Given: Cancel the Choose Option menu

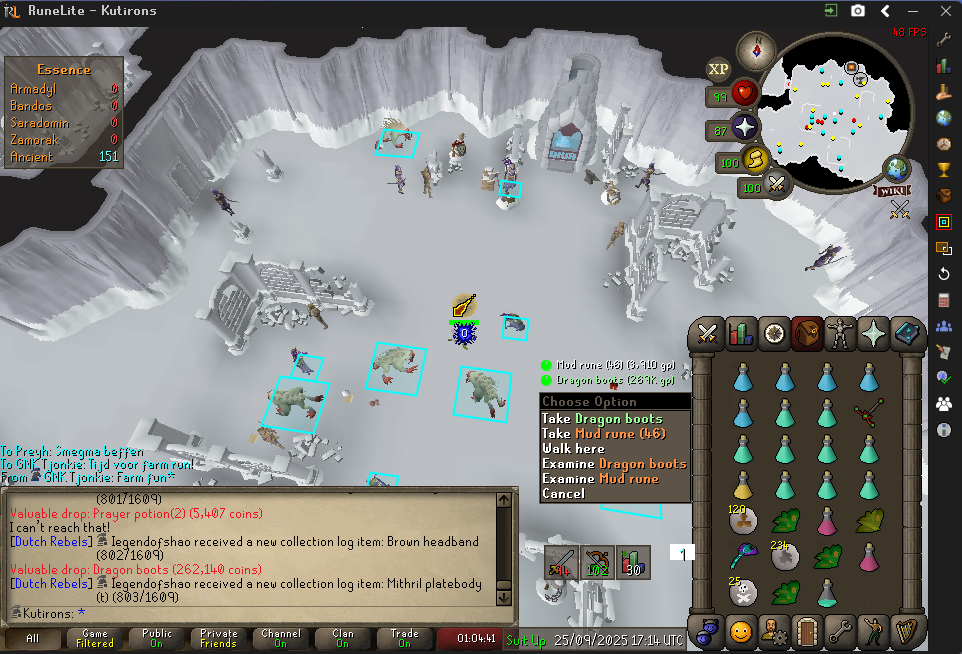Looking at the screenshot, I should pyautogui.click(x=563, y=494).
